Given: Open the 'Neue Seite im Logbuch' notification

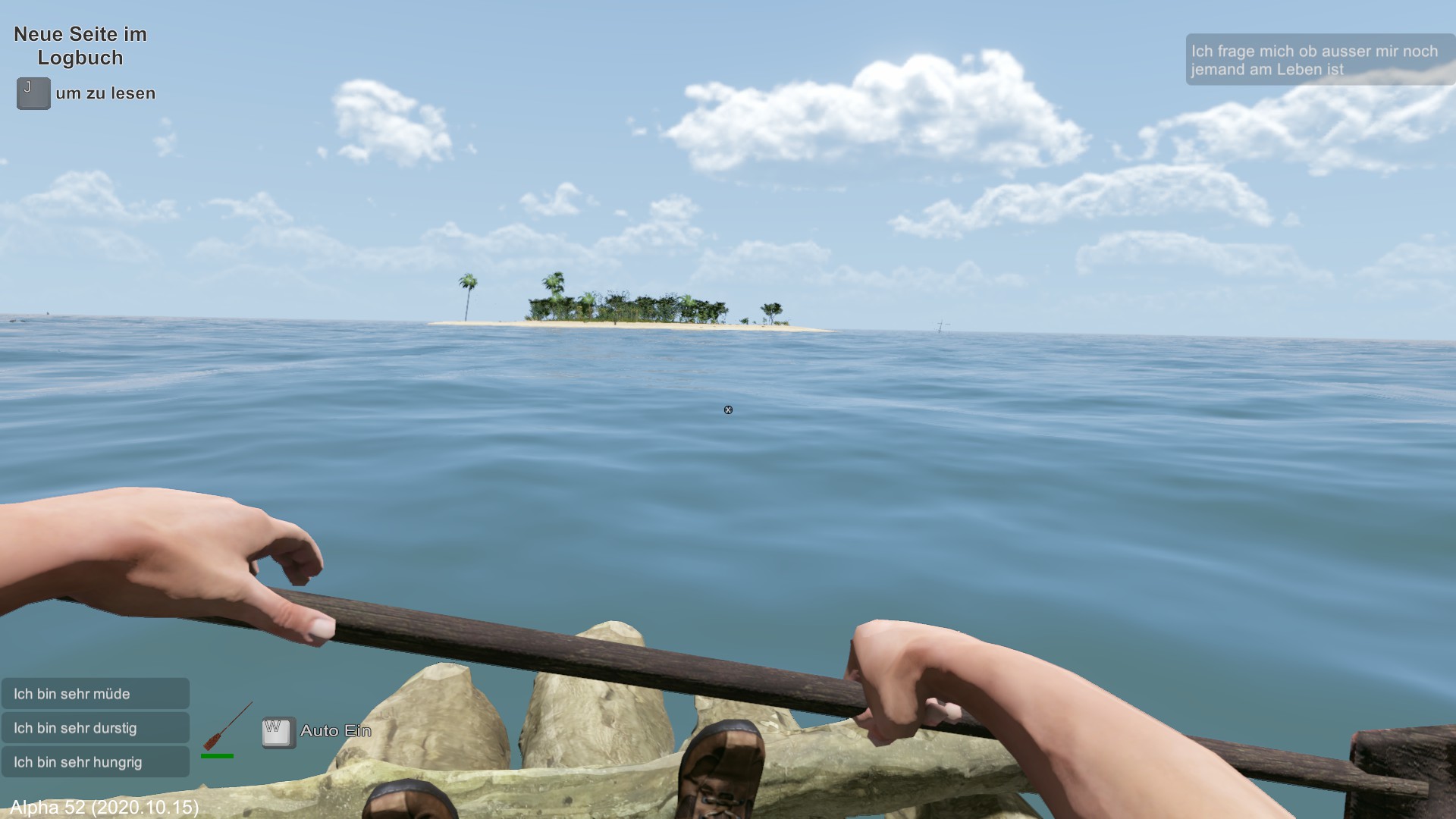Looking at the screenshot, I should [x=80, y=46].
